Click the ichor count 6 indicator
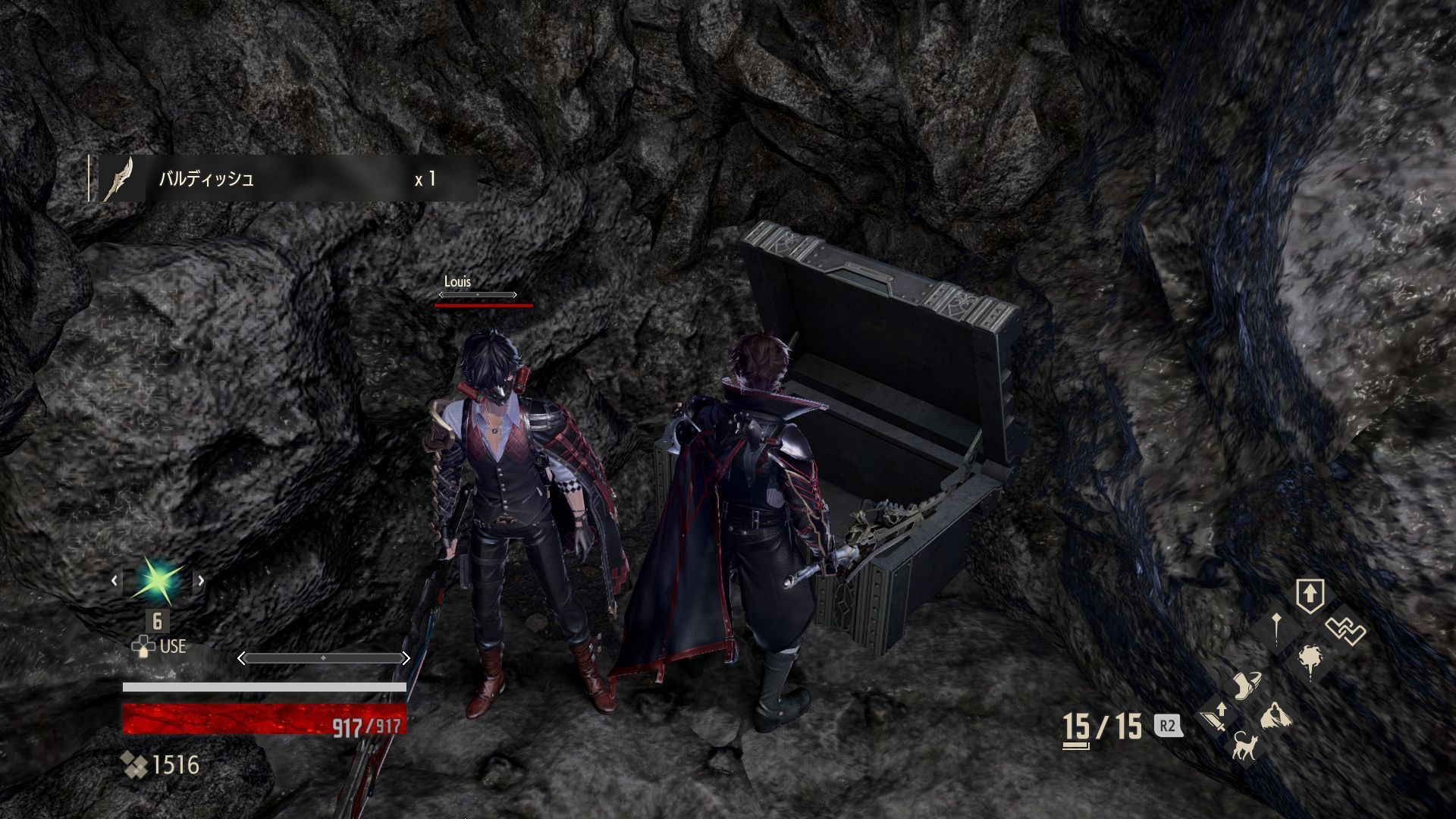Screen dimensions: 1456x819 click(157, 622)
